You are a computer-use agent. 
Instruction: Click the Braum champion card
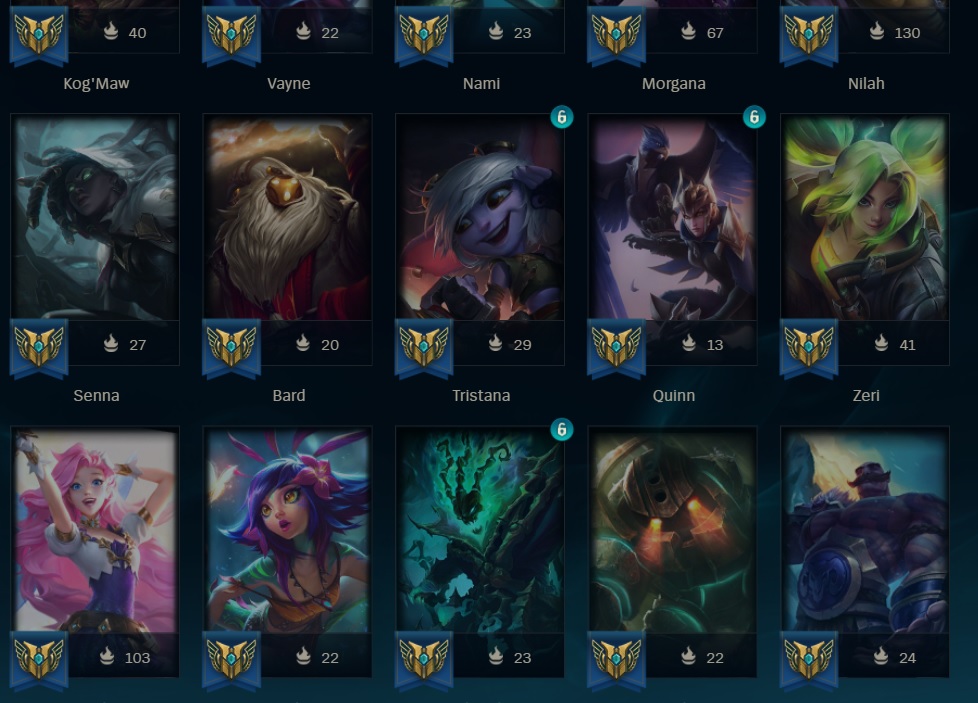865,532
